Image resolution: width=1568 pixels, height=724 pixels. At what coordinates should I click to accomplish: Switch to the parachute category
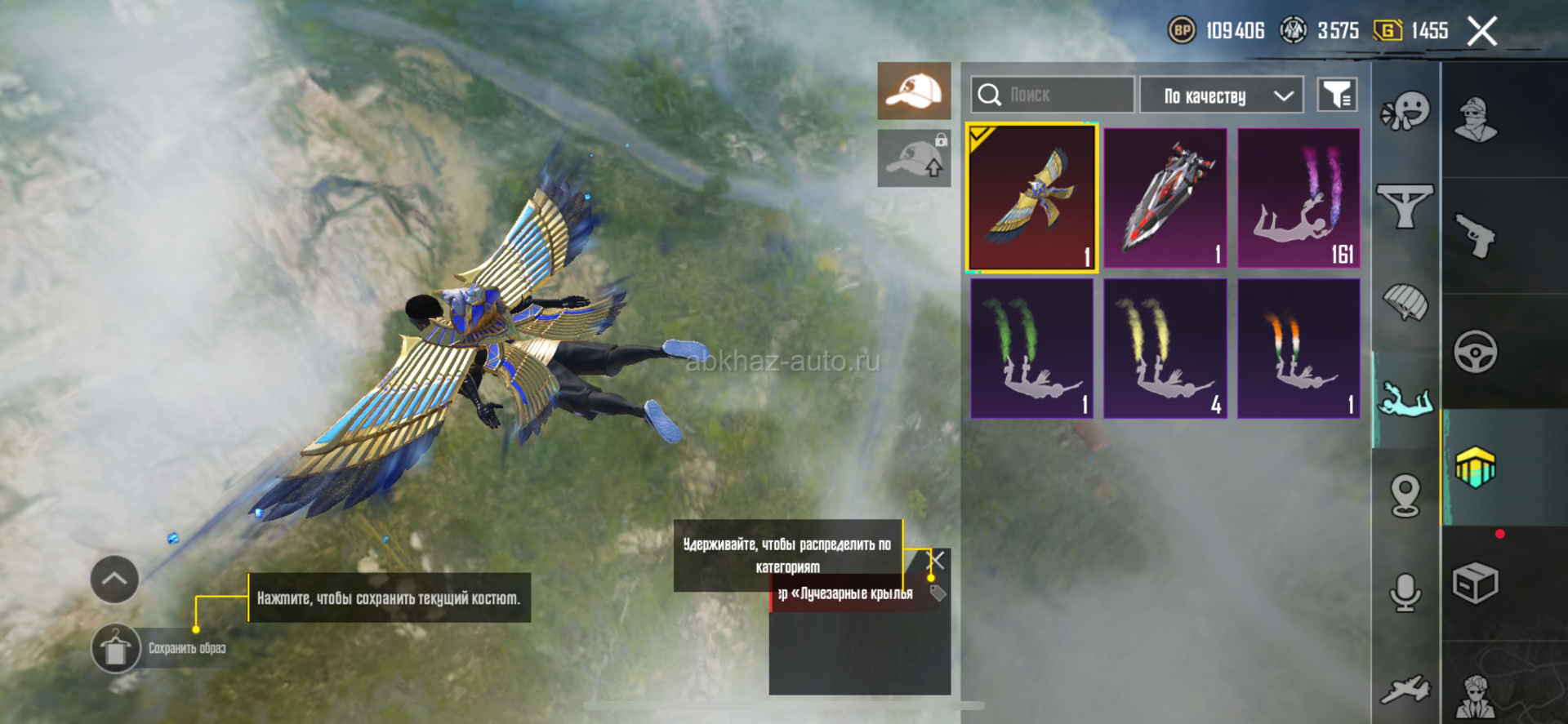[x=1405, y=303]
